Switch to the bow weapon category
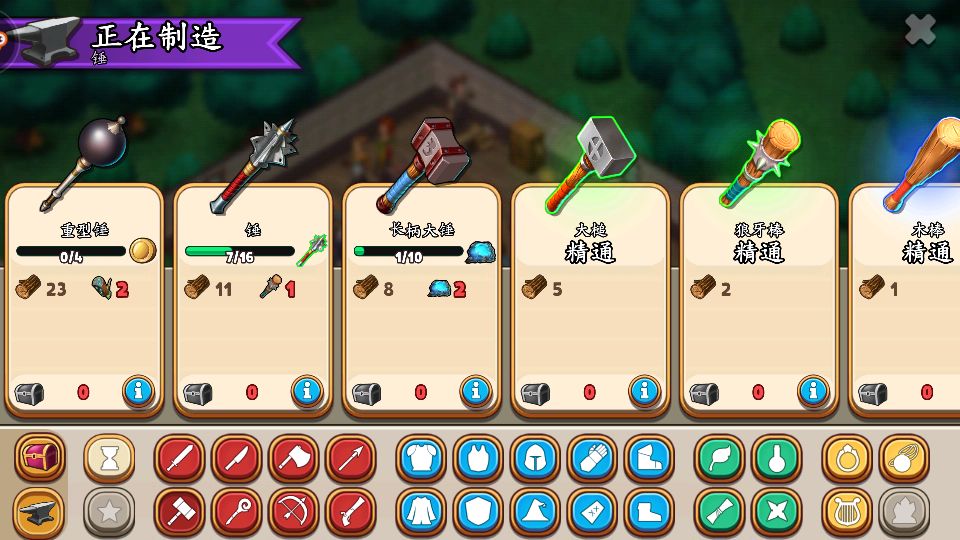The height and width of the screenshot is (540, 960). [294, 512]
